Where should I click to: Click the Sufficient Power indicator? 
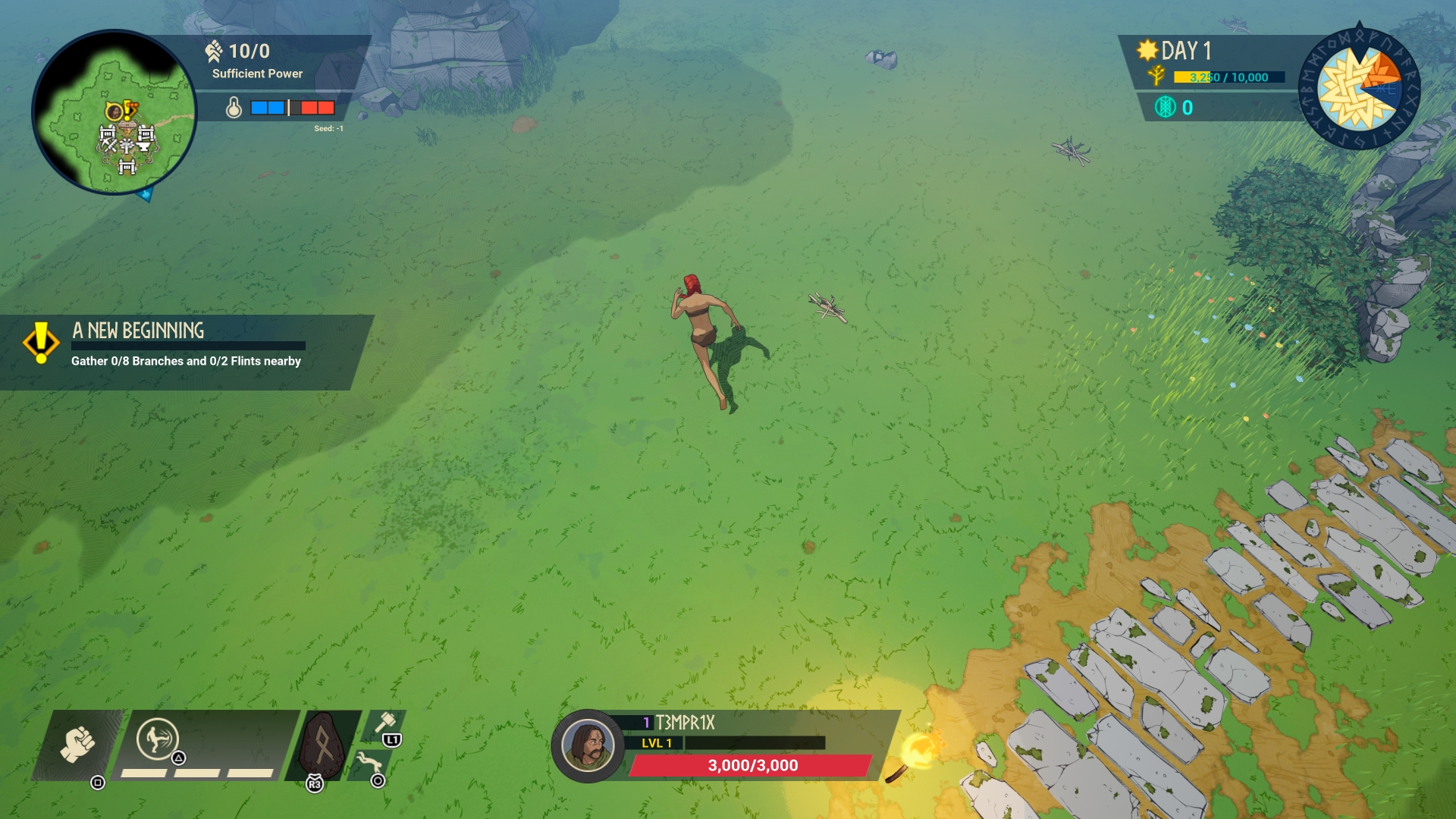(x=256, y=74)
